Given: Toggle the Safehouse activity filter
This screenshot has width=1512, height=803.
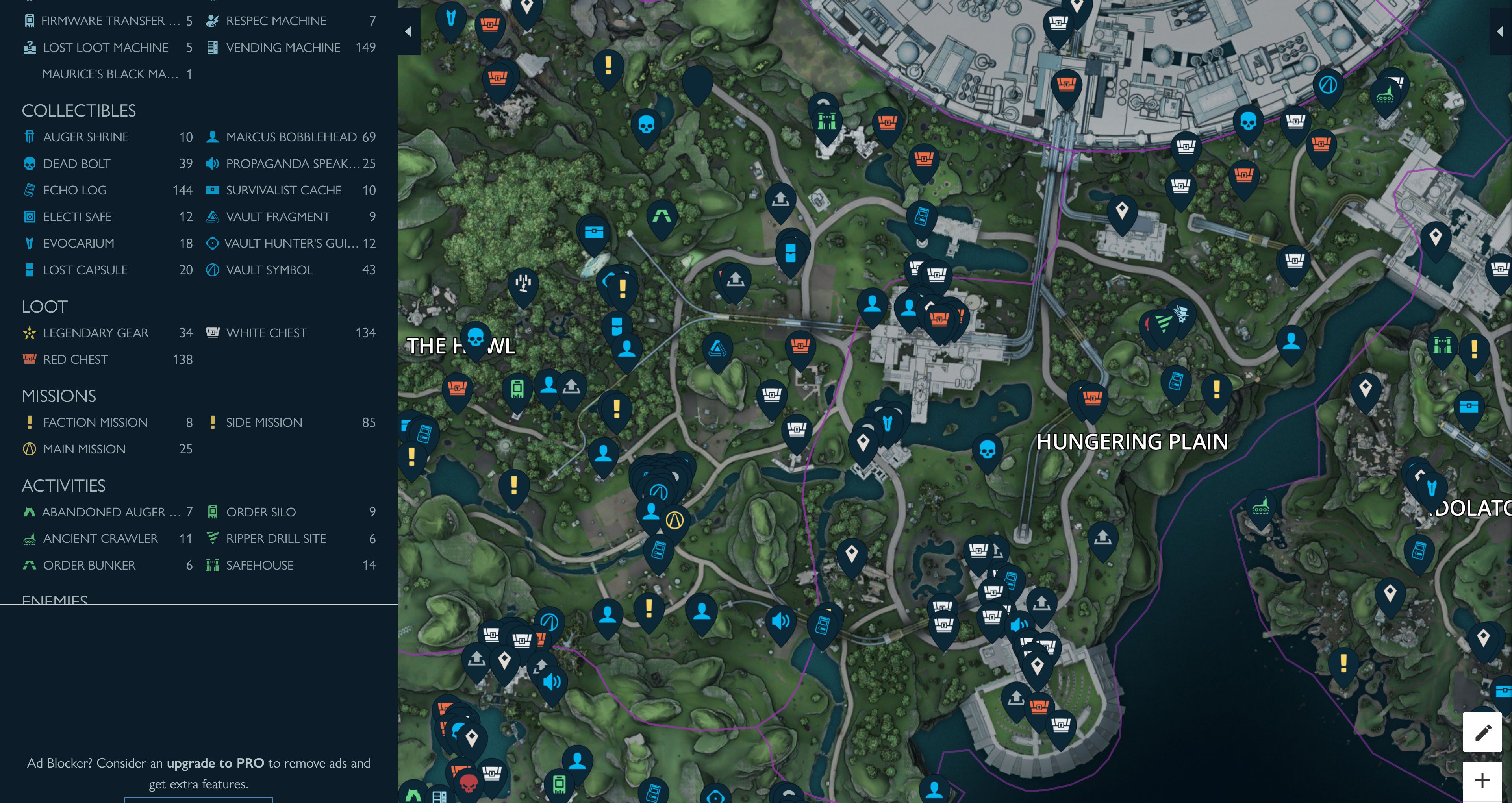Looking at the screenshot, I should tap(259, 565).
